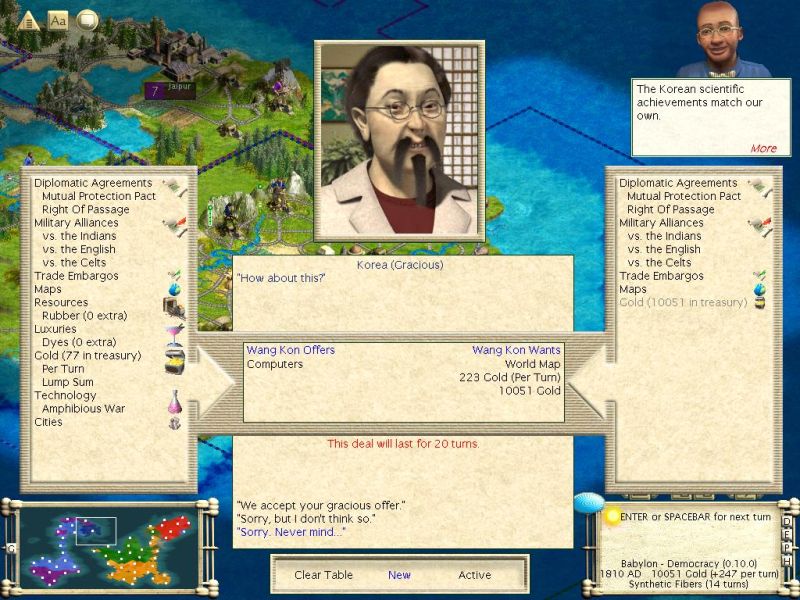
Task: Choose Babylon's Right Of Passage agreement
Action: click(x=670, y=210)
